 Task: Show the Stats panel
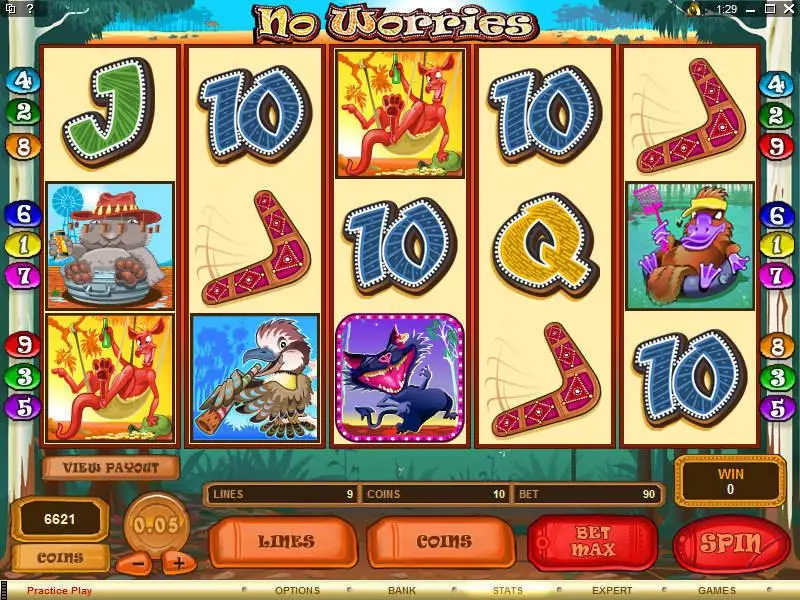507,591
